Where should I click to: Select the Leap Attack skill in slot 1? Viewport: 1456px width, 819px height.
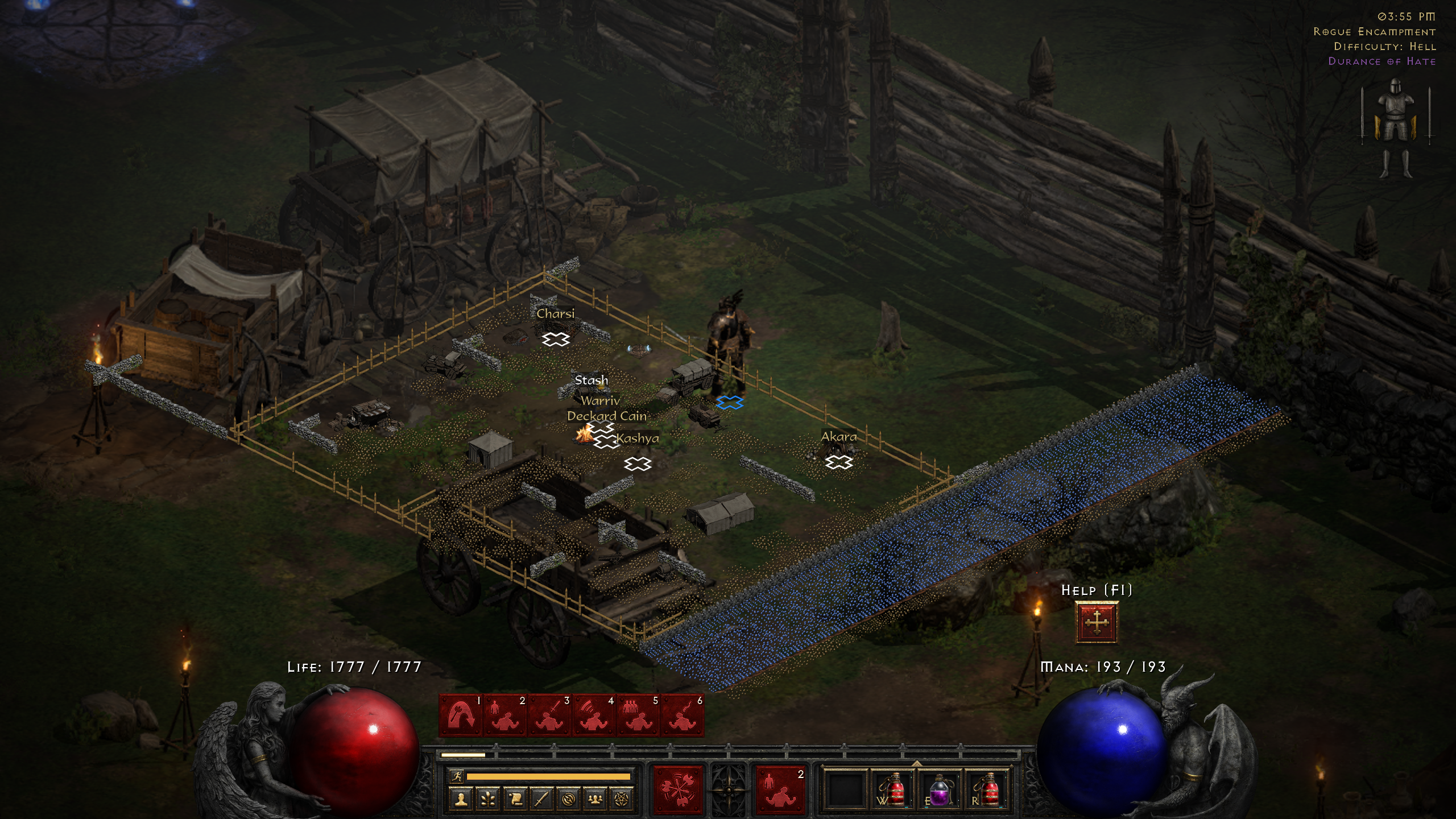click(x=460, y=715)
